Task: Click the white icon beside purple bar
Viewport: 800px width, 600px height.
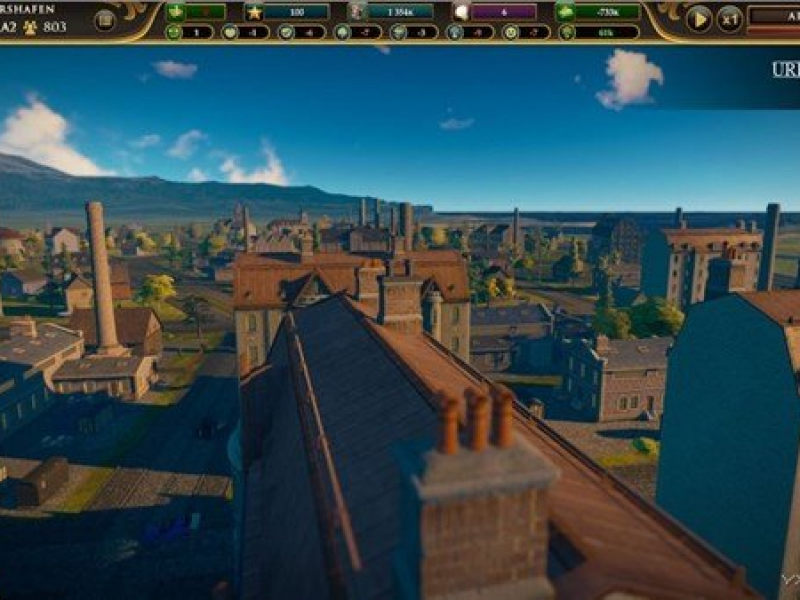Action: tap(461, 12)
